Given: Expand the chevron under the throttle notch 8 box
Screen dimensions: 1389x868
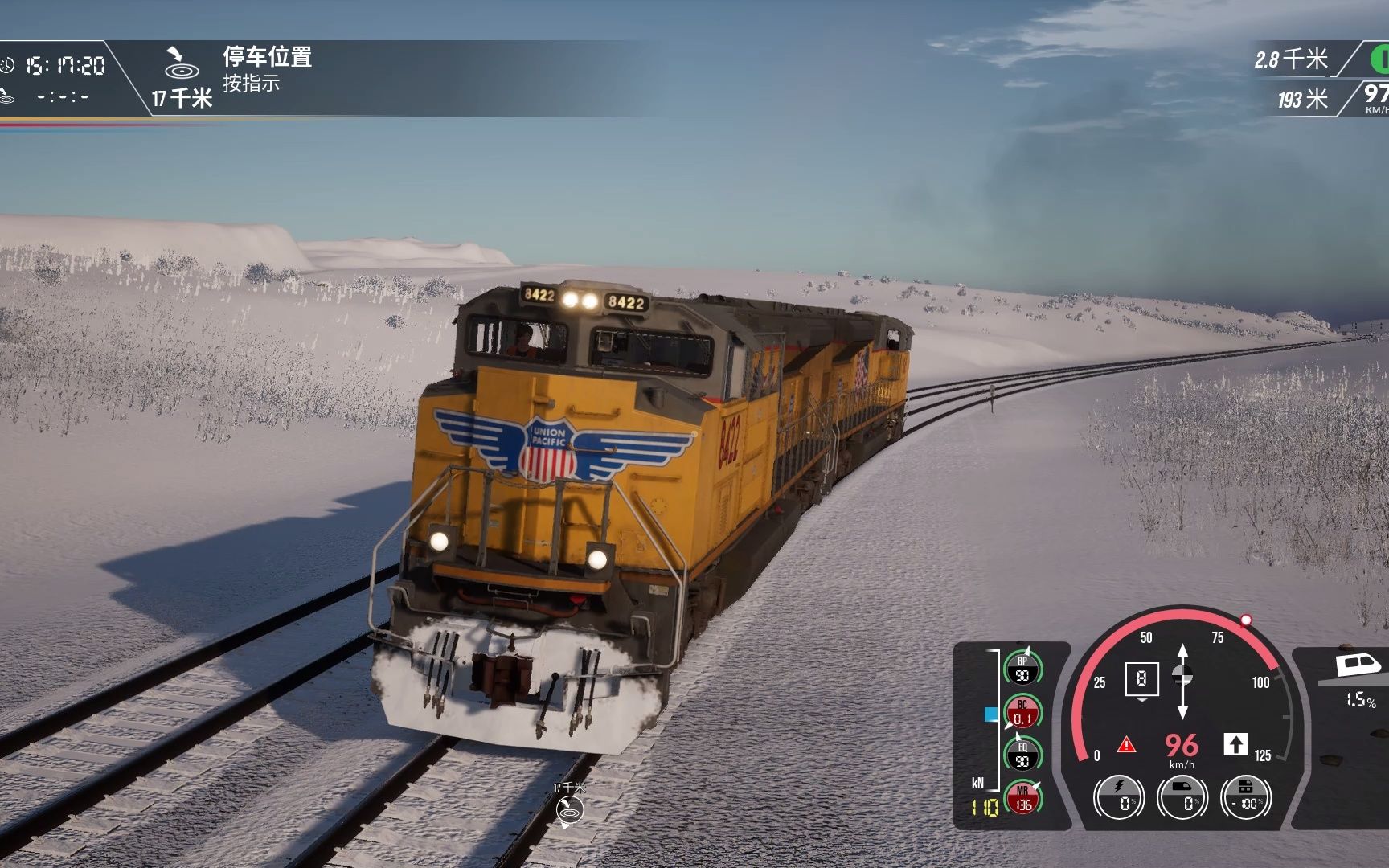Looking at the screenshot, I should pyautogui.click(x=1143, y=701).
